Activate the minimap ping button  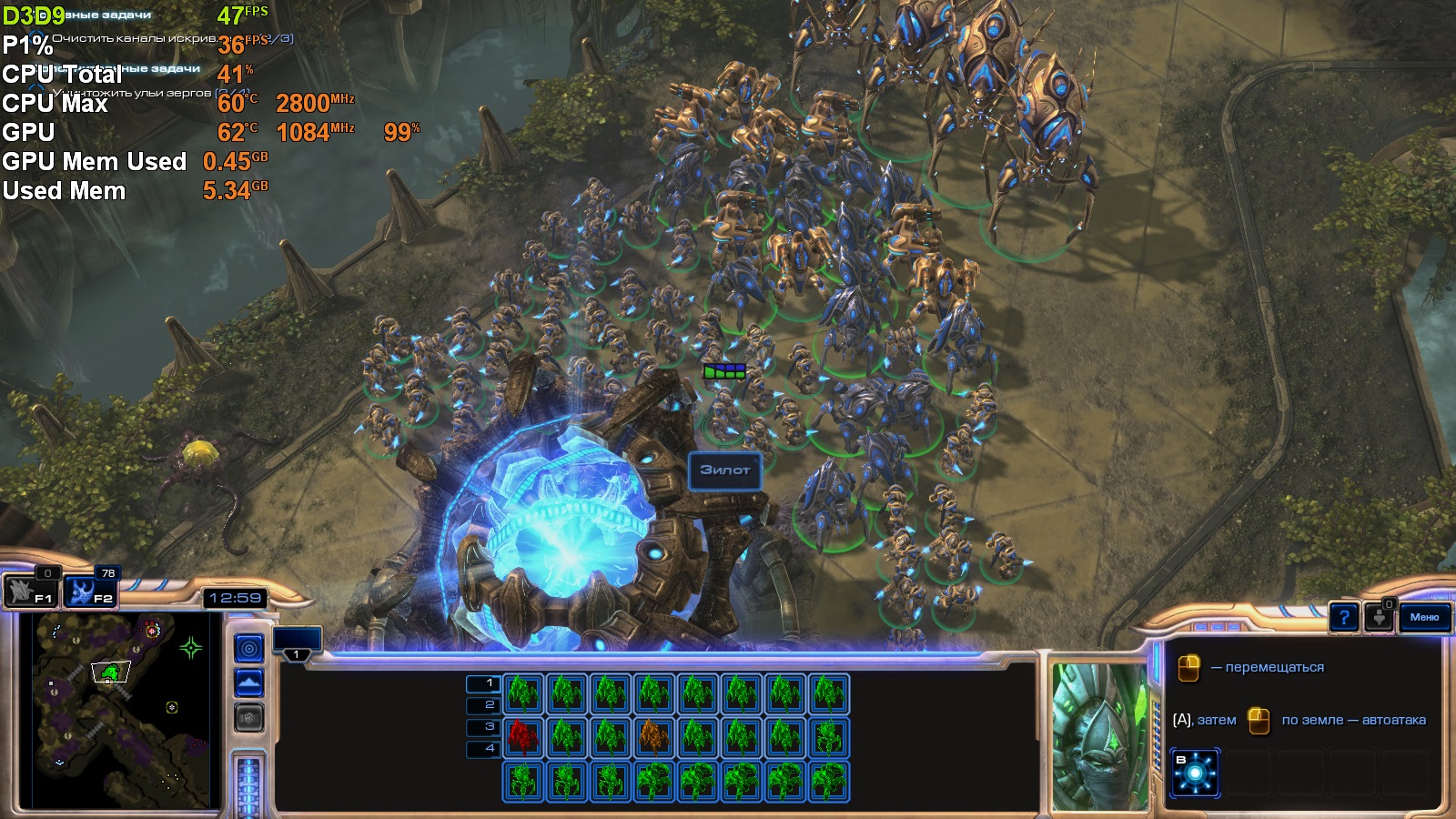point(249,648)
